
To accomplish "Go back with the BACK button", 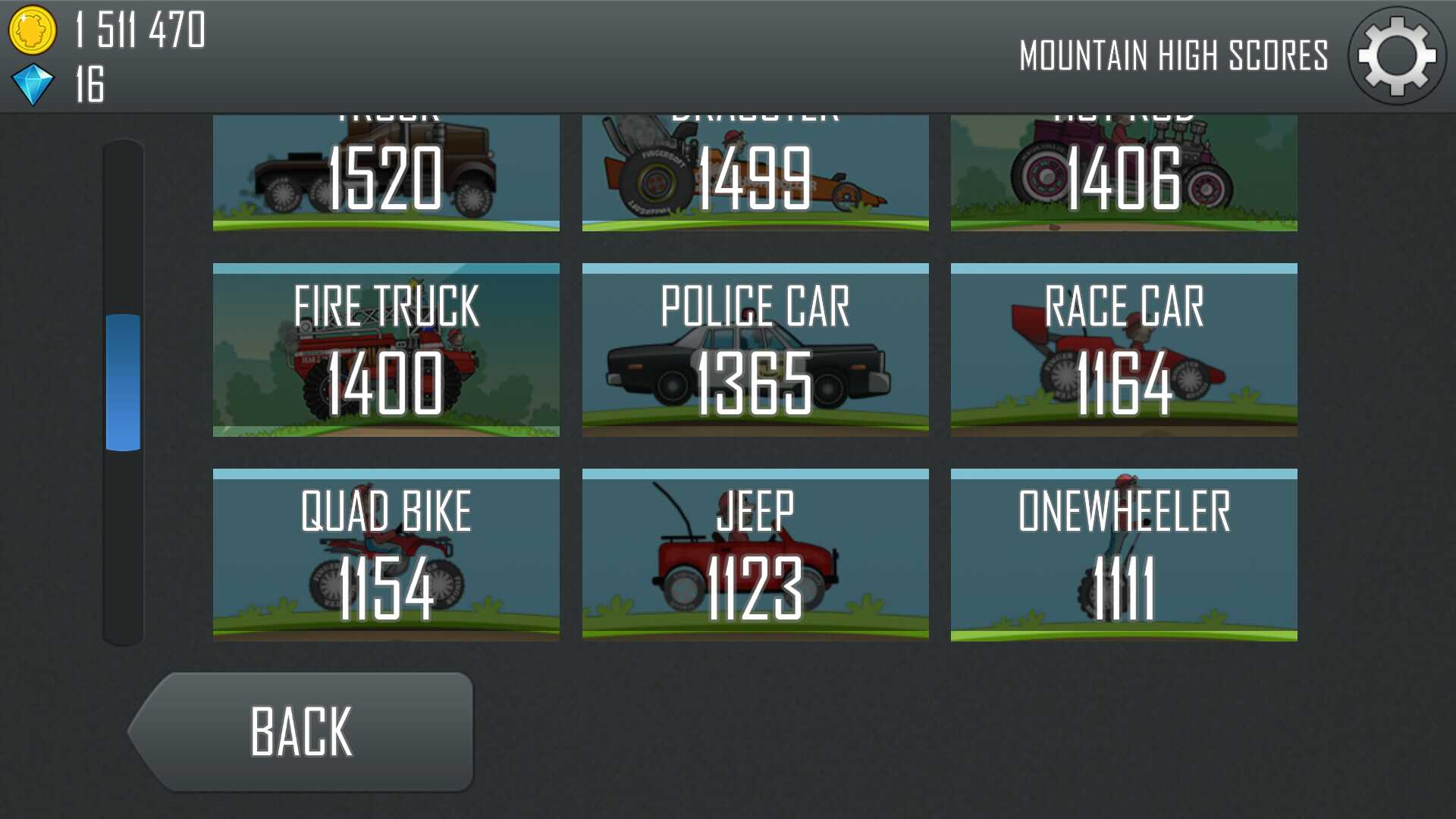I will (x=303, y=732).
